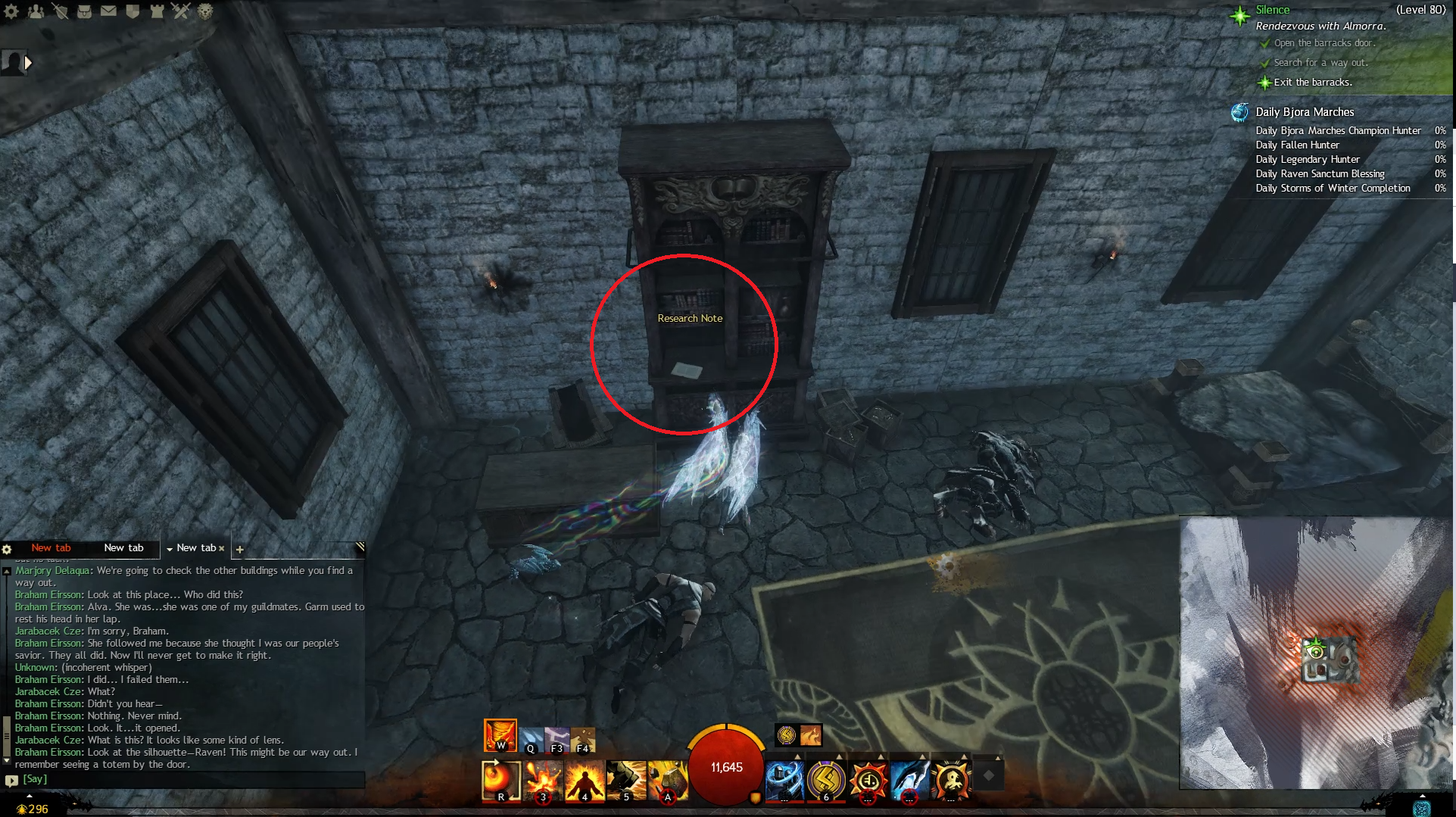1456x817 pixels.
Task: Click the Say chat input field
Action: coord(189,779)
